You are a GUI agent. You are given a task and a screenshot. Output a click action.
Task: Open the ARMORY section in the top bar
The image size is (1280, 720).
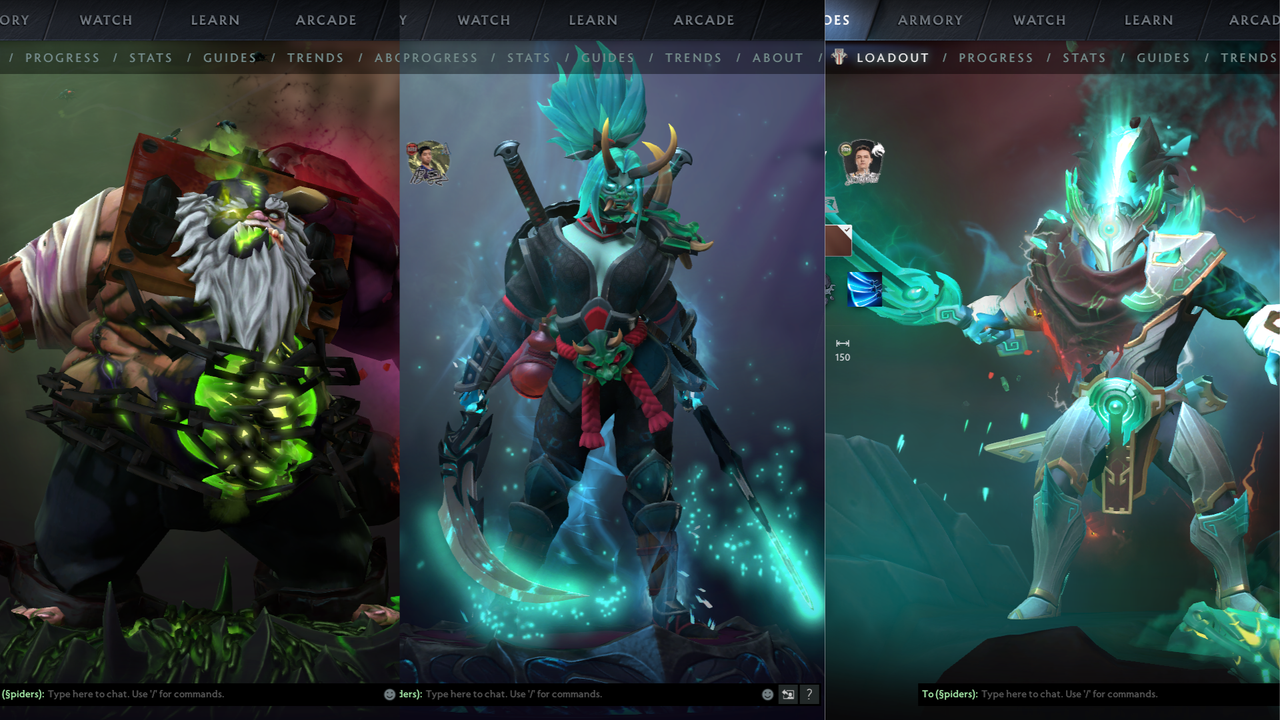930,20
